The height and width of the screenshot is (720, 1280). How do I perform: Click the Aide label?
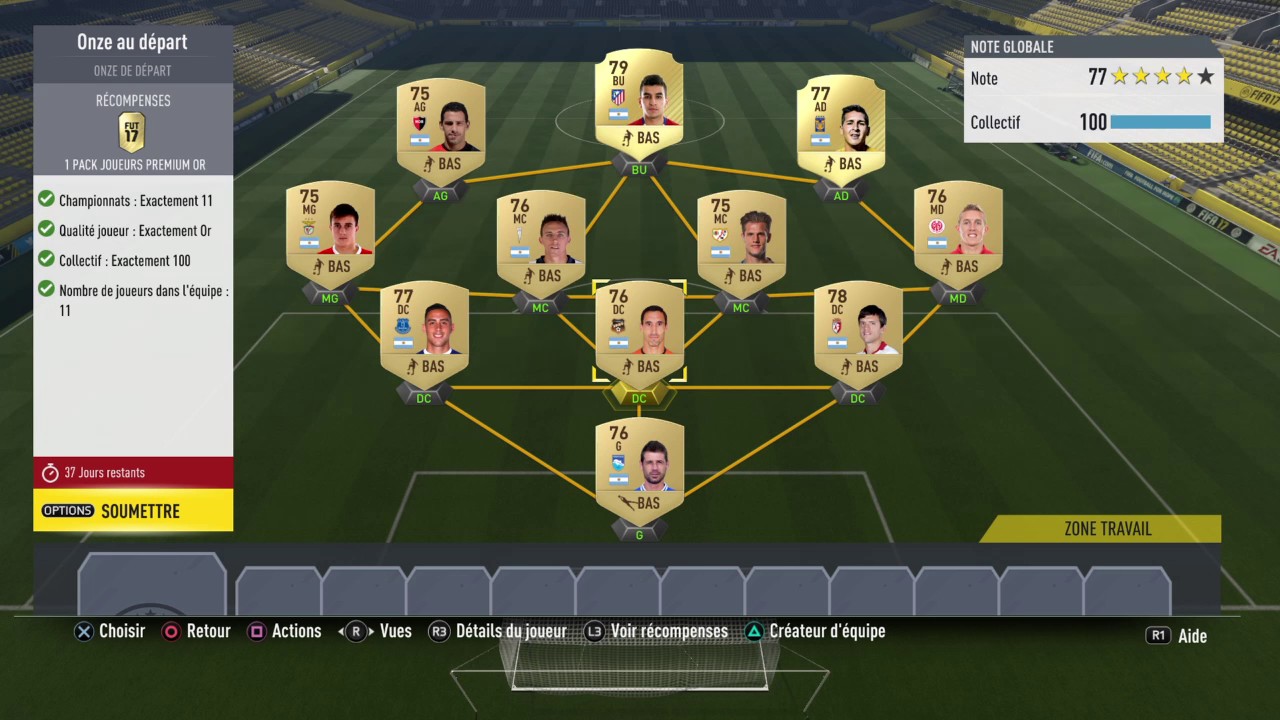[x=1192, y=635]
